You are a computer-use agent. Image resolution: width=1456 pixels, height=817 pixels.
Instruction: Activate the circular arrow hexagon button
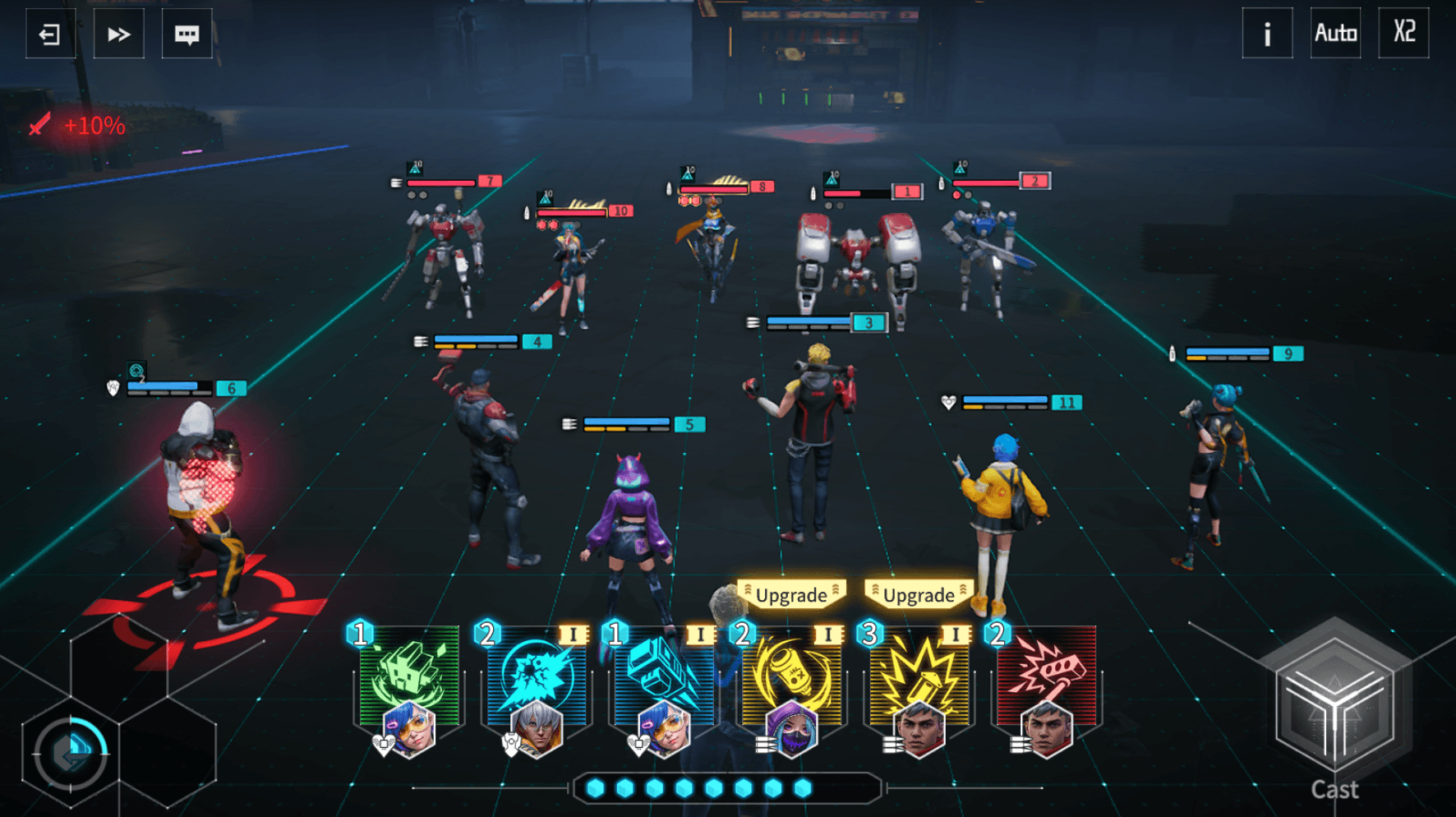(71, 753)
